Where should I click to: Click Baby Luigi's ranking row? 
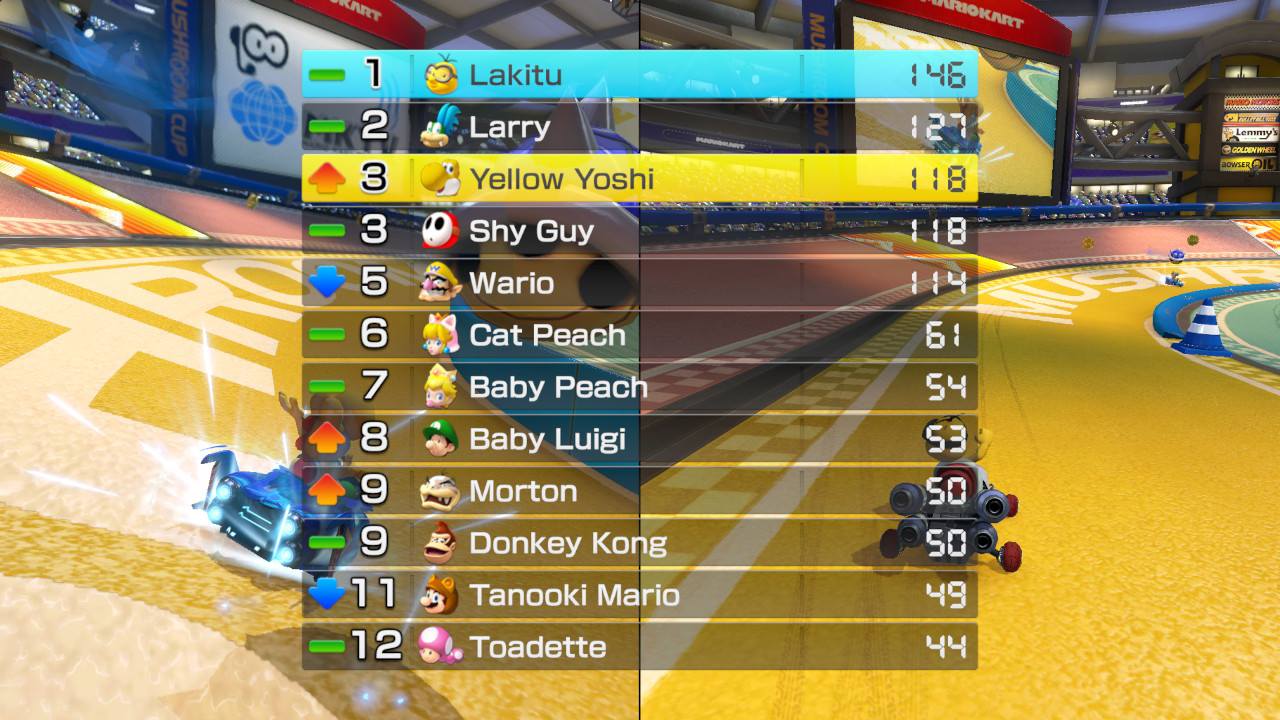(640, 439)
